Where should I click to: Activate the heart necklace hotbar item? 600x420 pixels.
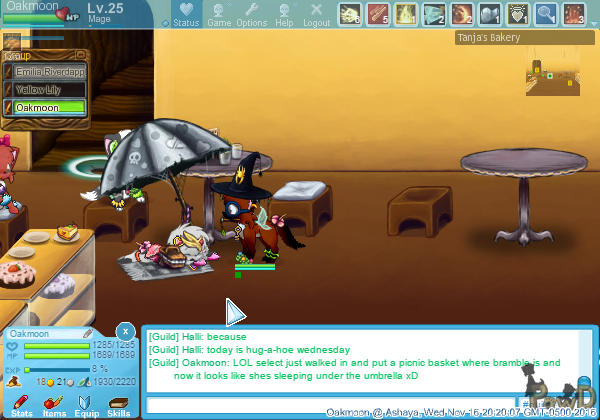518,14
